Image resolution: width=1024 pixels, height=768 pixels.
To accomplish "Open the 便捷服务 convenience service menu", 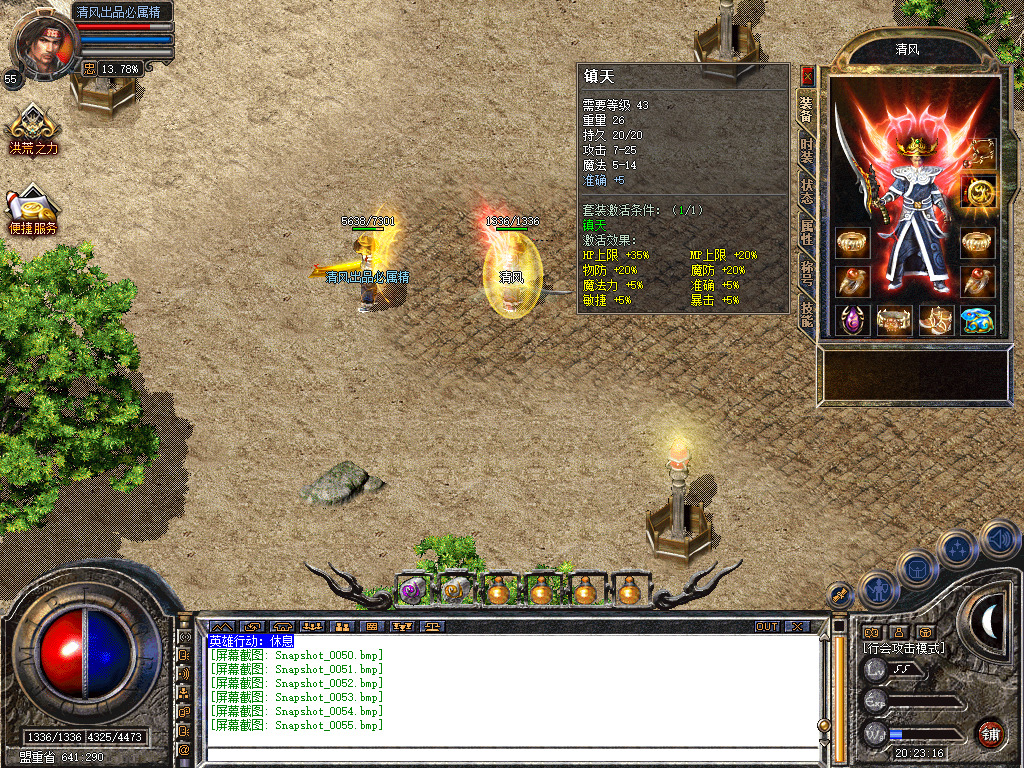I will (33, 210).
